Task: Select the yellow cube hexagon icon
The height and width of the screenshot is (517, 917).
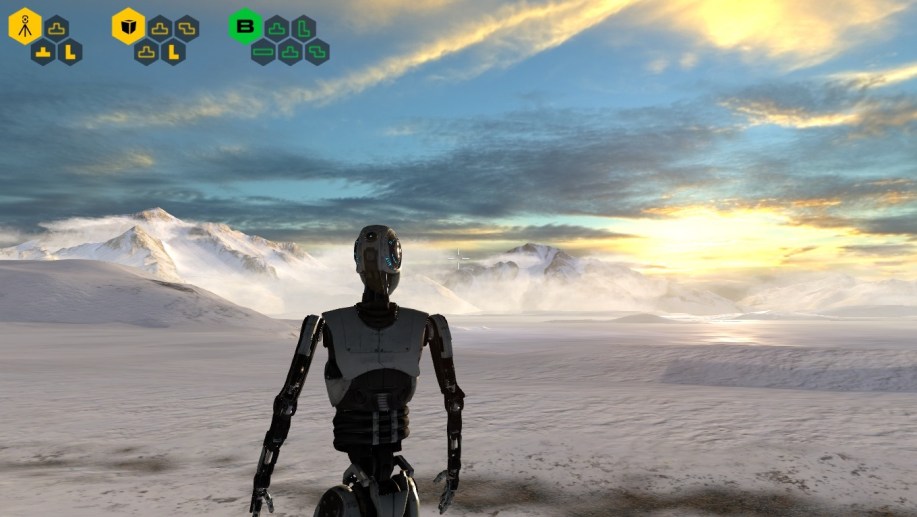Action: click(128, 26)
